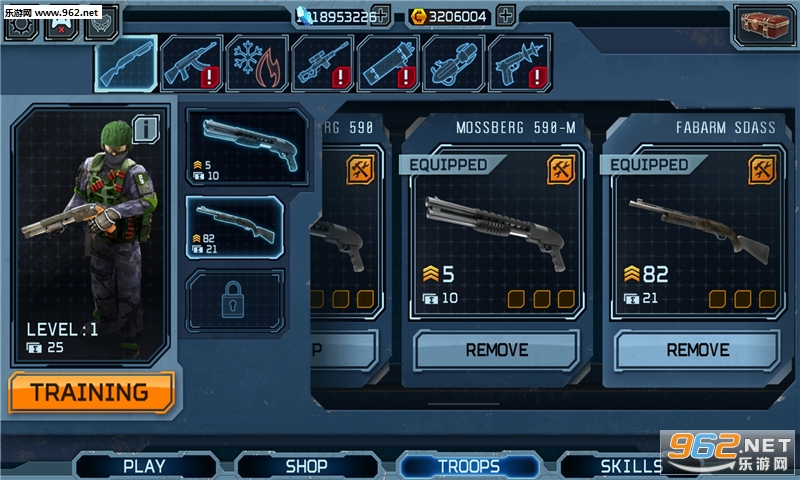Remove the equipped Fabarm SDASS
This screenshot has width=800, height=480.
(697, 350)
